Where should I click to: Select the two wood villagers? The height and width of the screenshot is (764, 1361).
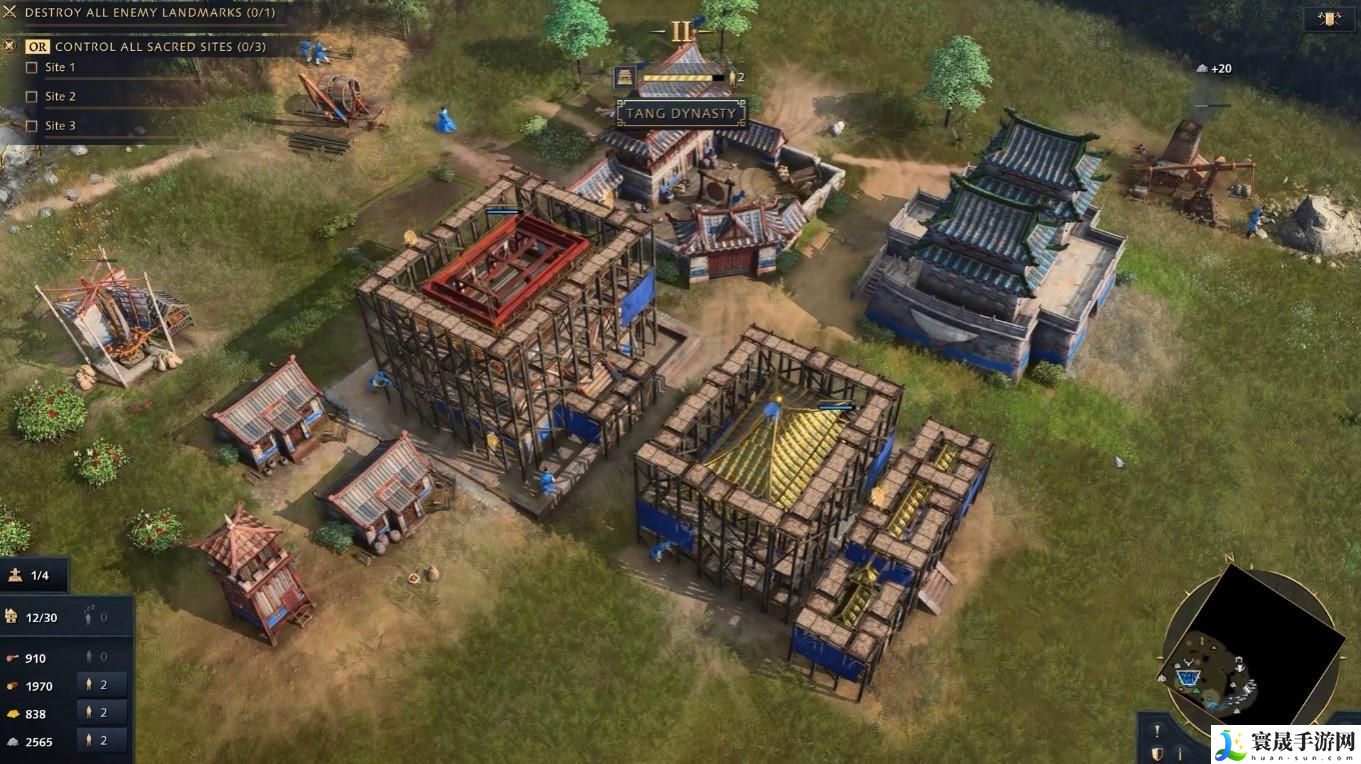[102, 685]
